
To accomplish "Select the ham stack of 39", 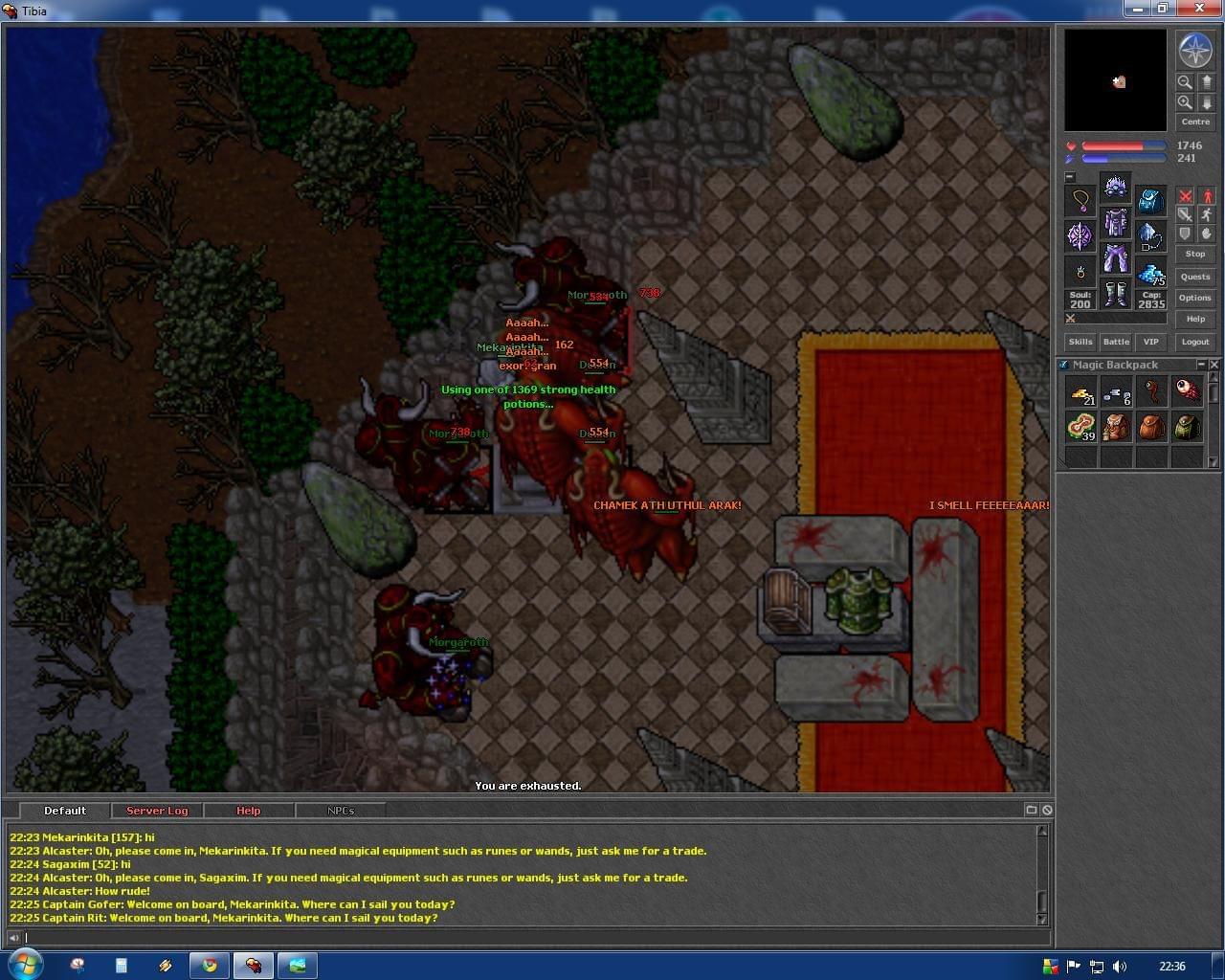I will [x=1081, y=427].
